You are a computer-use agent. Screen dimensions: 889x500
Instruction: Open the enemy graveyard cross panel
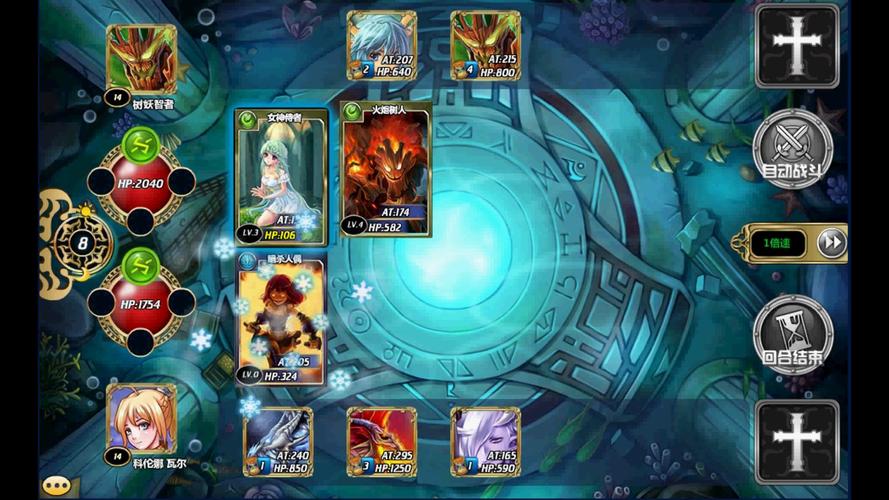797,46
